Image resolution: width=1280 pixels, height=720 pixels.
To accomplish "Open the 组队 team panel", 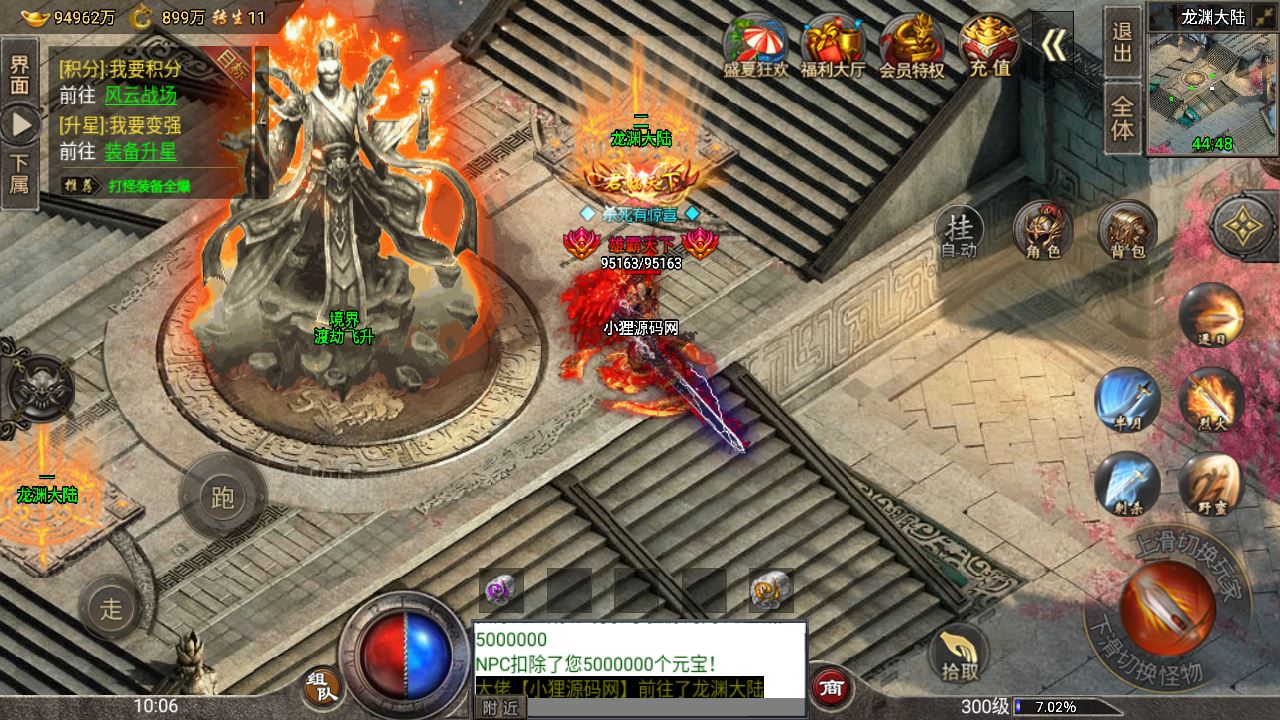I will (320, 688).
